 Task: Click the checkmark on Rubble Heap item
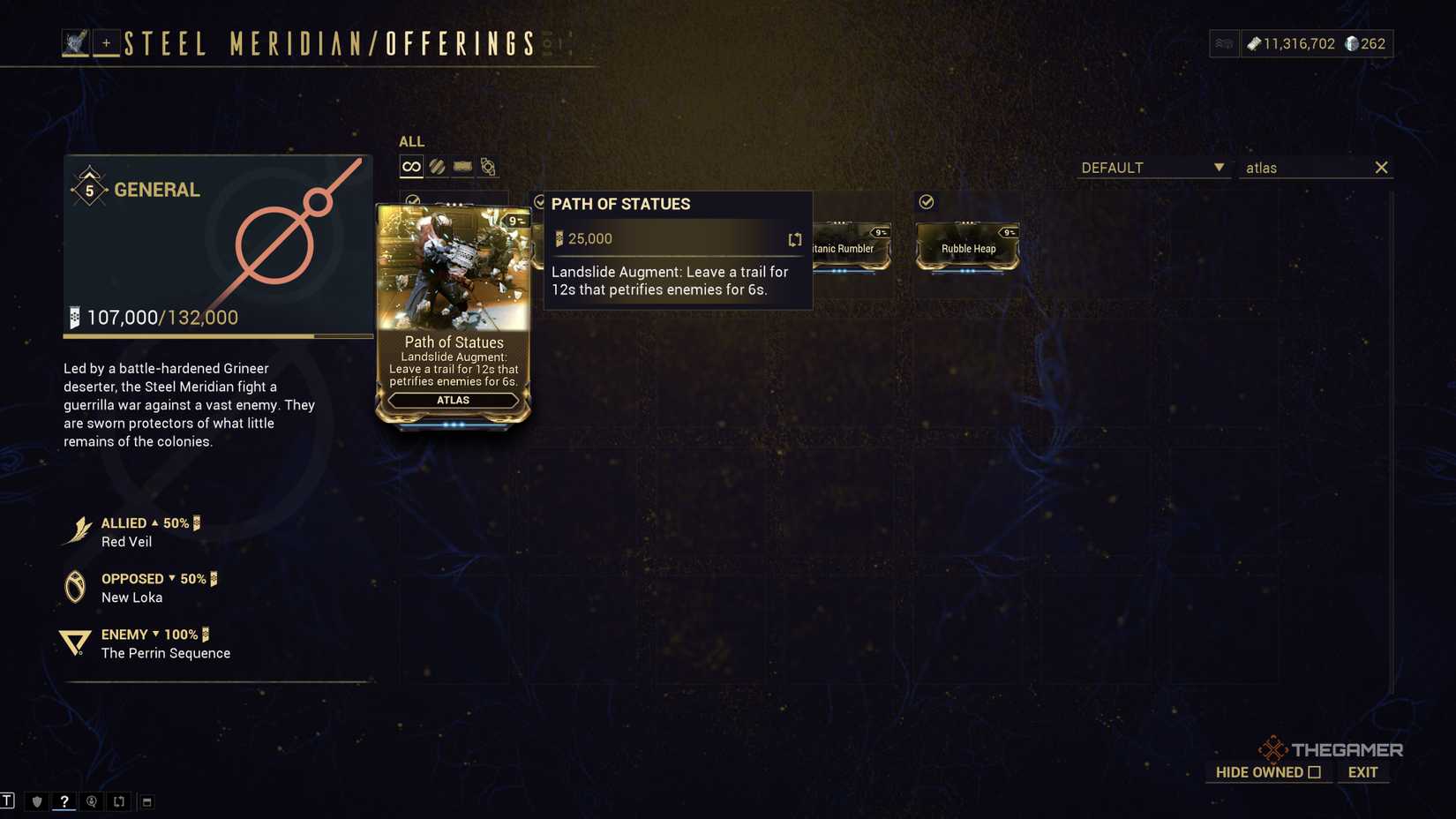pos(926,201)
